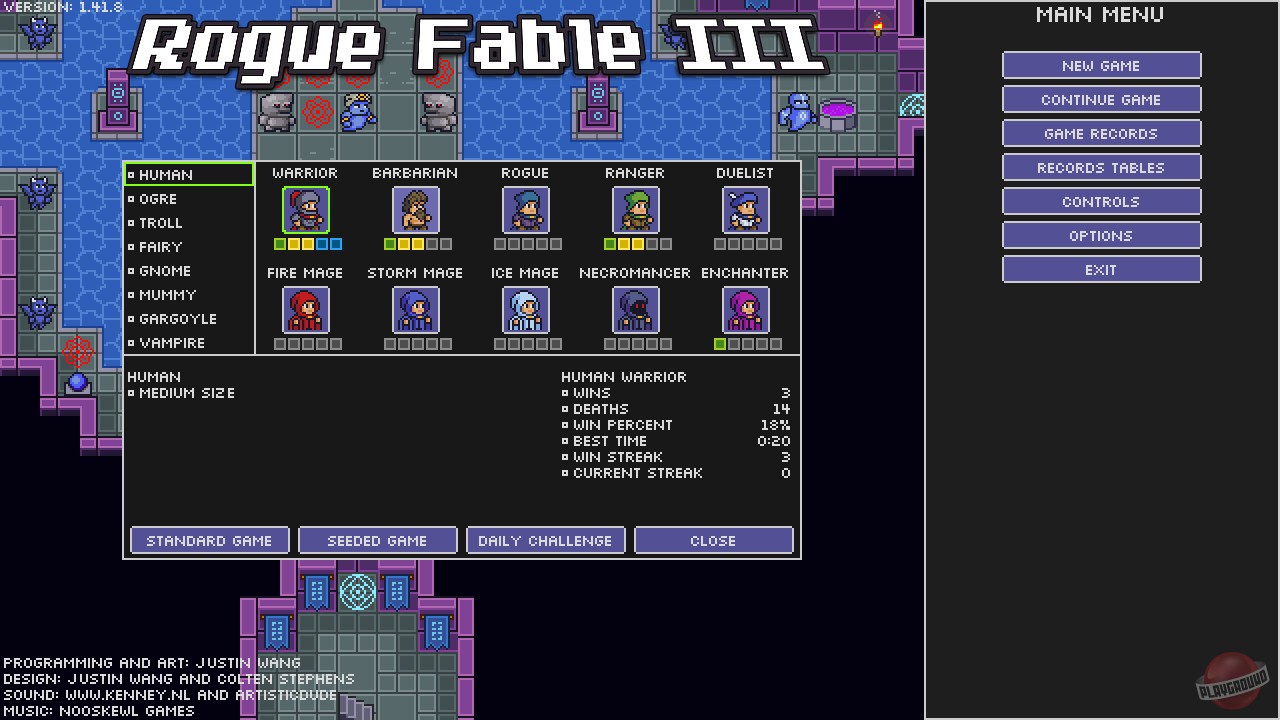Begin a Seeded Game

coord(377,540)
